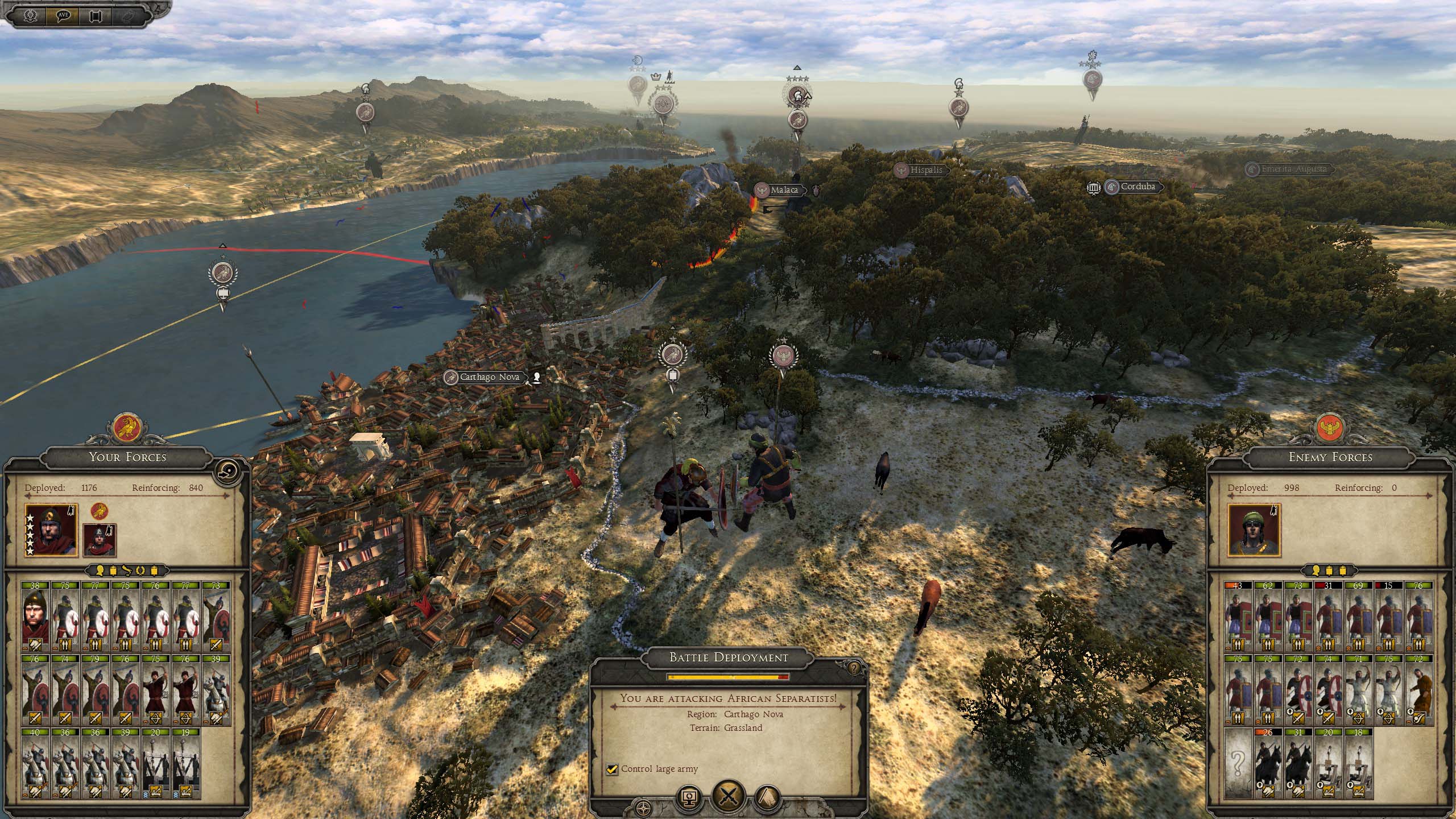Open the laurel wreath menu icon

coord(29,15)
